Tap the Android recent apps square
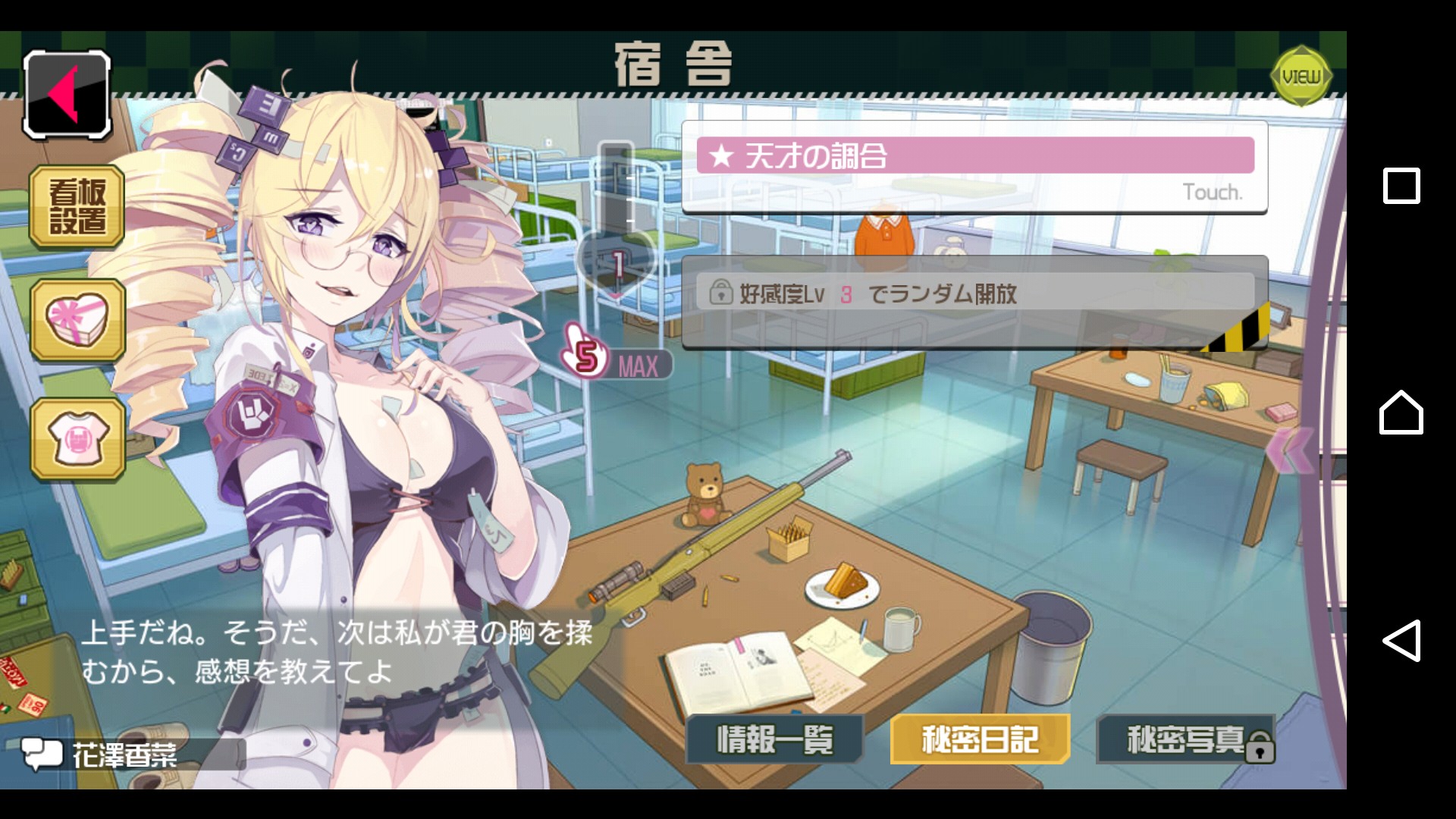1456x819 pixels. [x=1401, y=186]
